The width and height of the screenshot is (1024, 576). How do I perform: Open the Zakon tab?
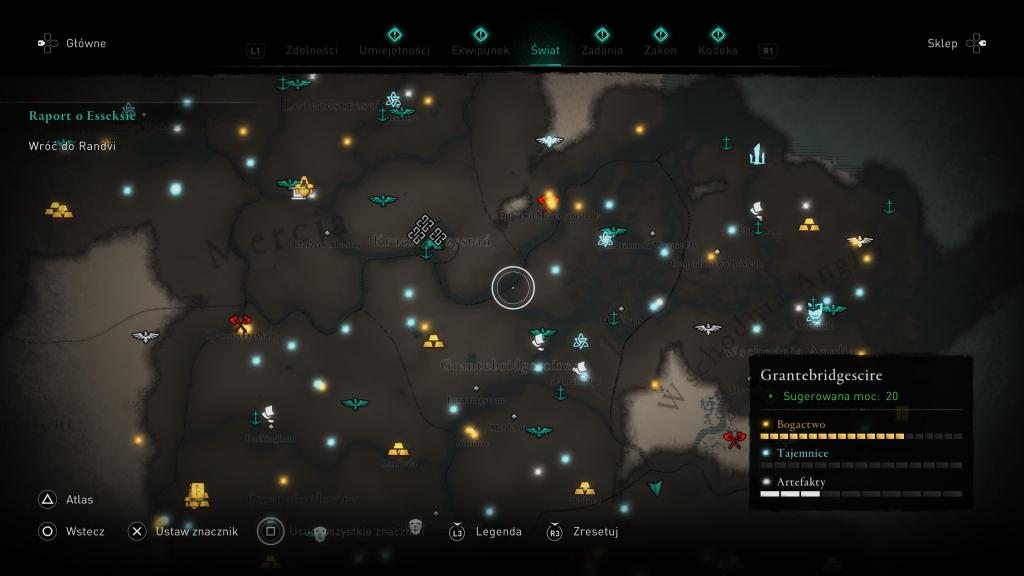point(660,50)
